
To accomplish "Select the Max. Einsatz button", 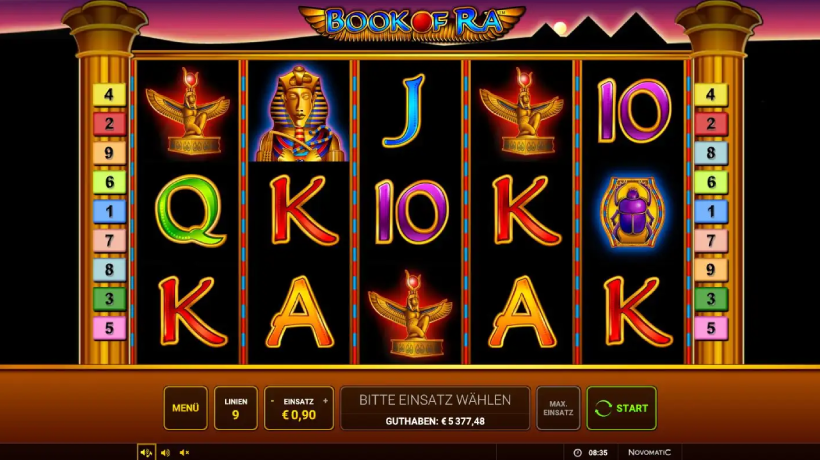I will tap(558, 408).
